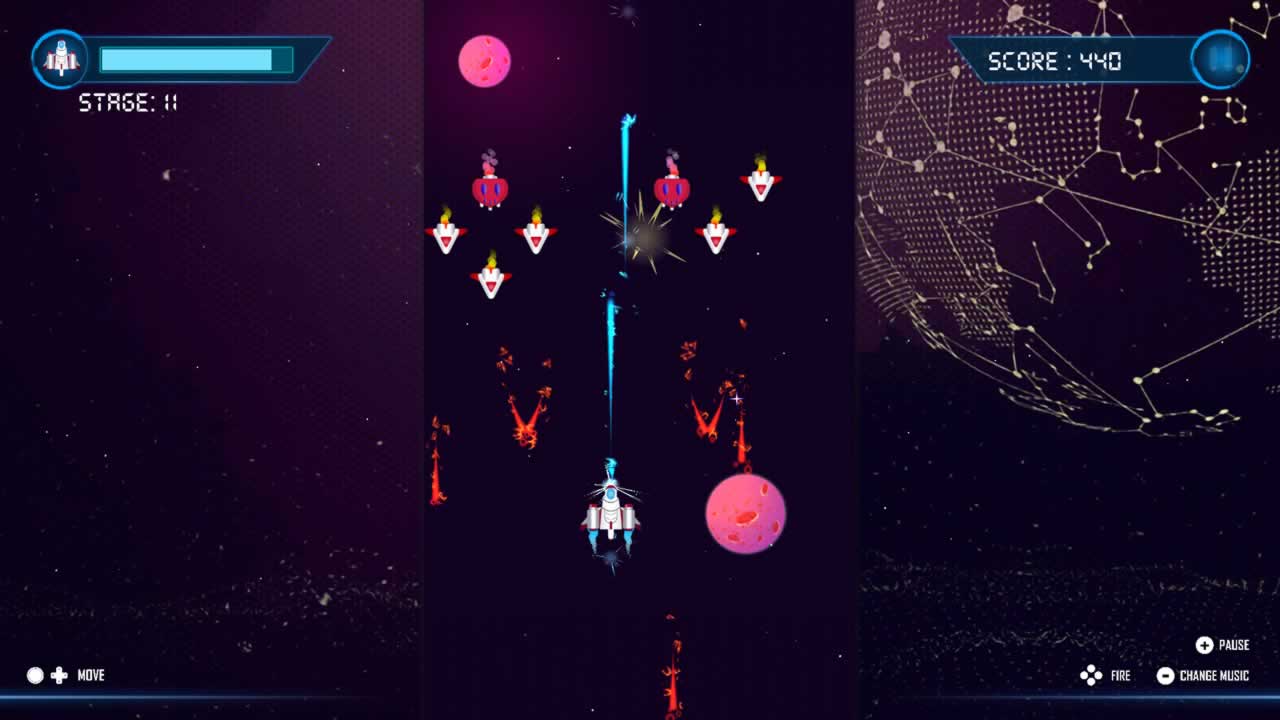Select the circular icon beside the score panel
Screen dimensions: 1280x720
coord(1220,60)
